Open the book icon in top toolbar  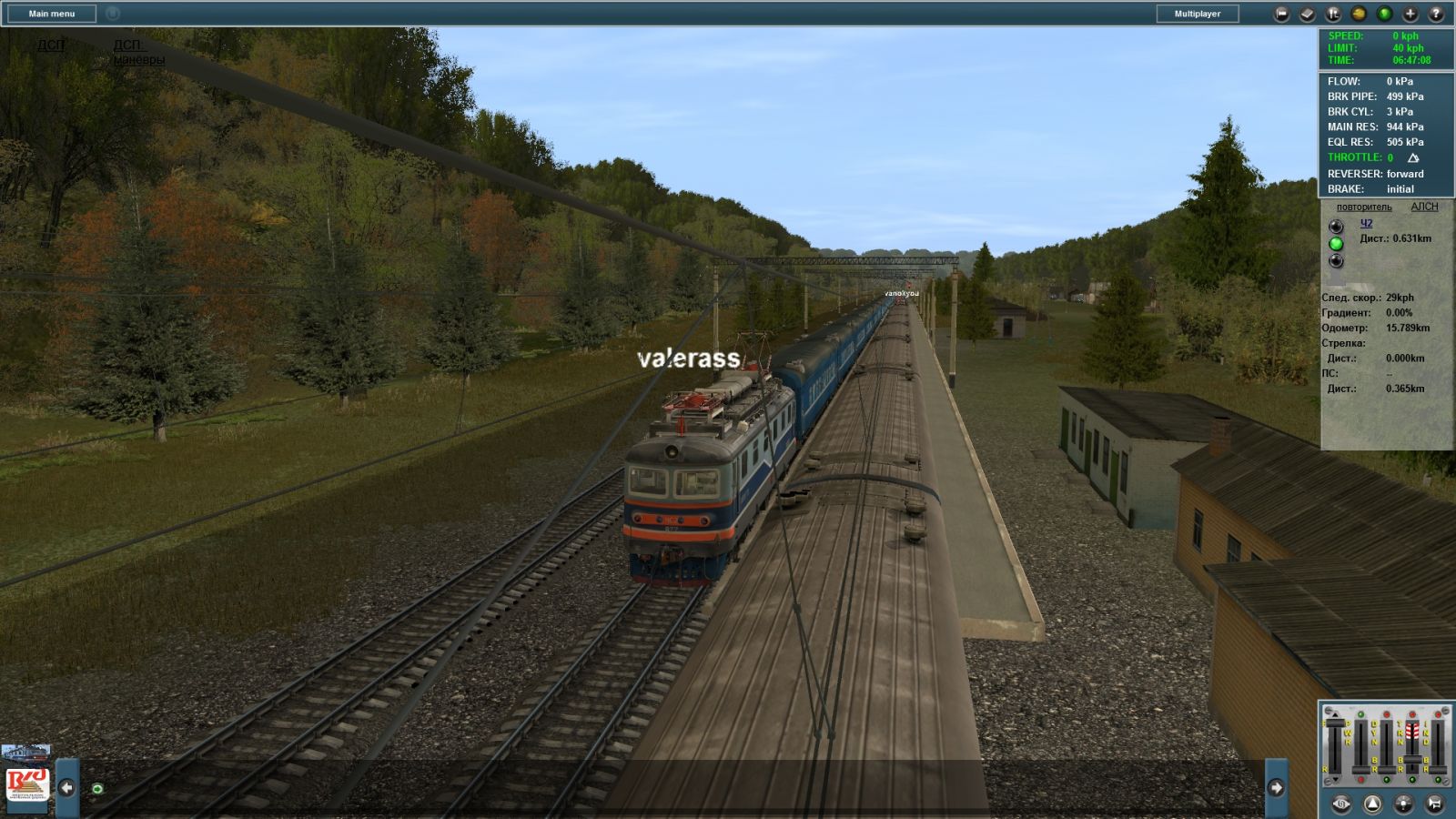(x=1307, y=14)
